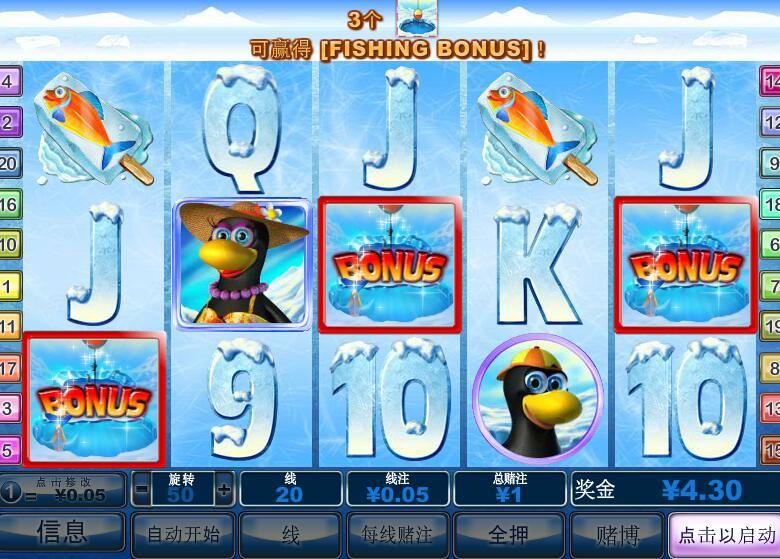Choose payline 16 marker
Viewport: 780px width, 559px height.
8,204
